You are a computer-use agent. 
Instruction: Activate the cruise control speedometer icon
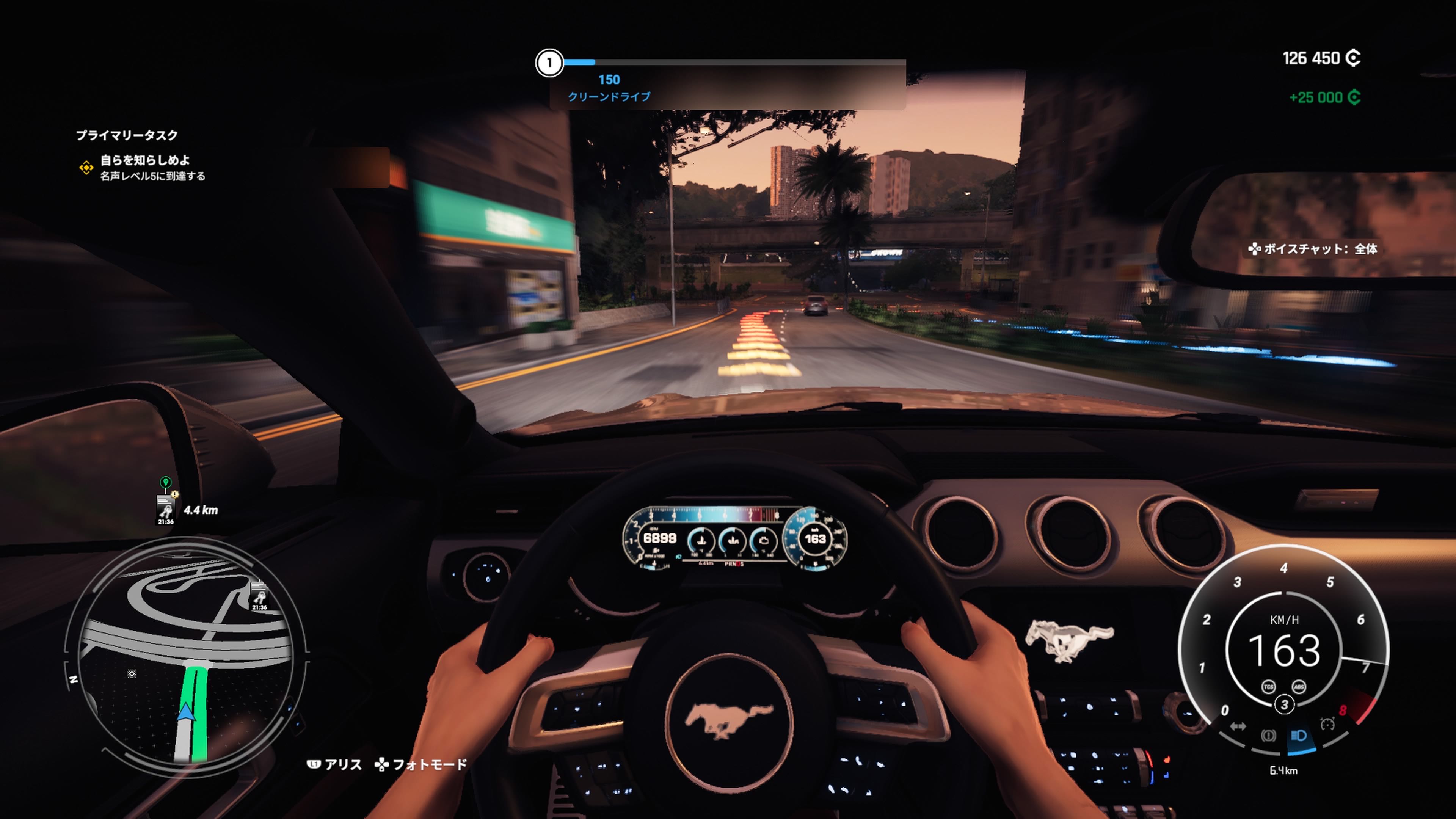pyautogui.click(x=1328, y=724)
